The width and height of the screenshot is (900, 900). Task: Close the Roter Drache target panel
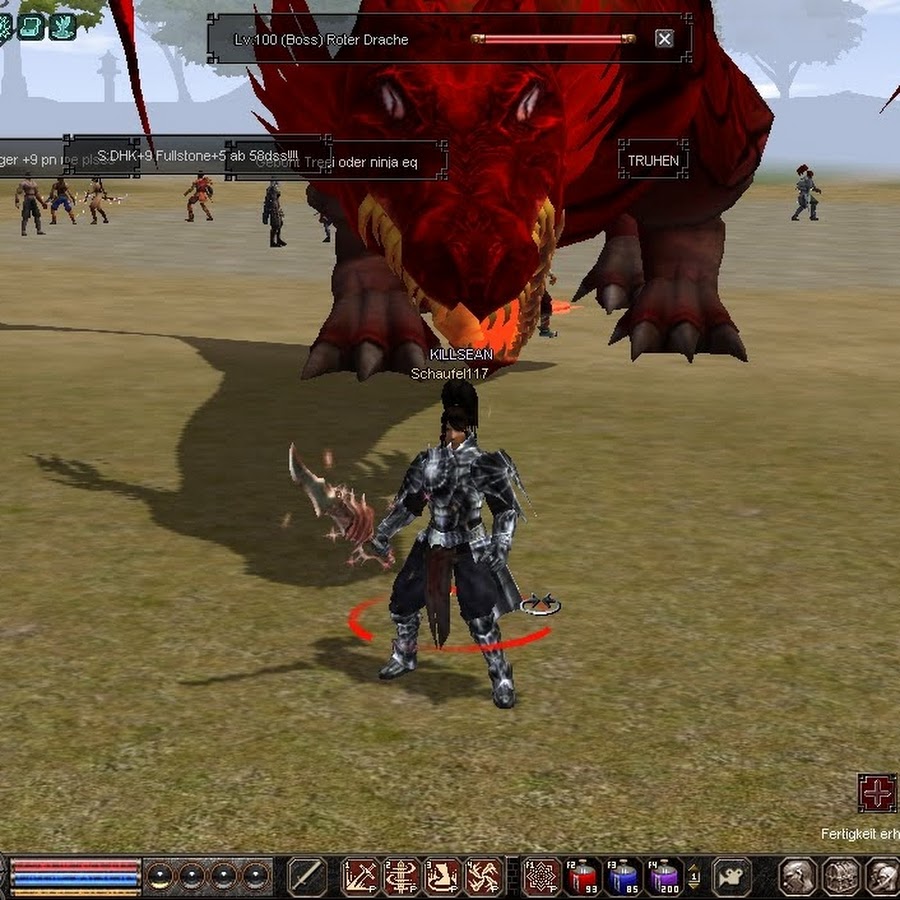tap(664, 39)
